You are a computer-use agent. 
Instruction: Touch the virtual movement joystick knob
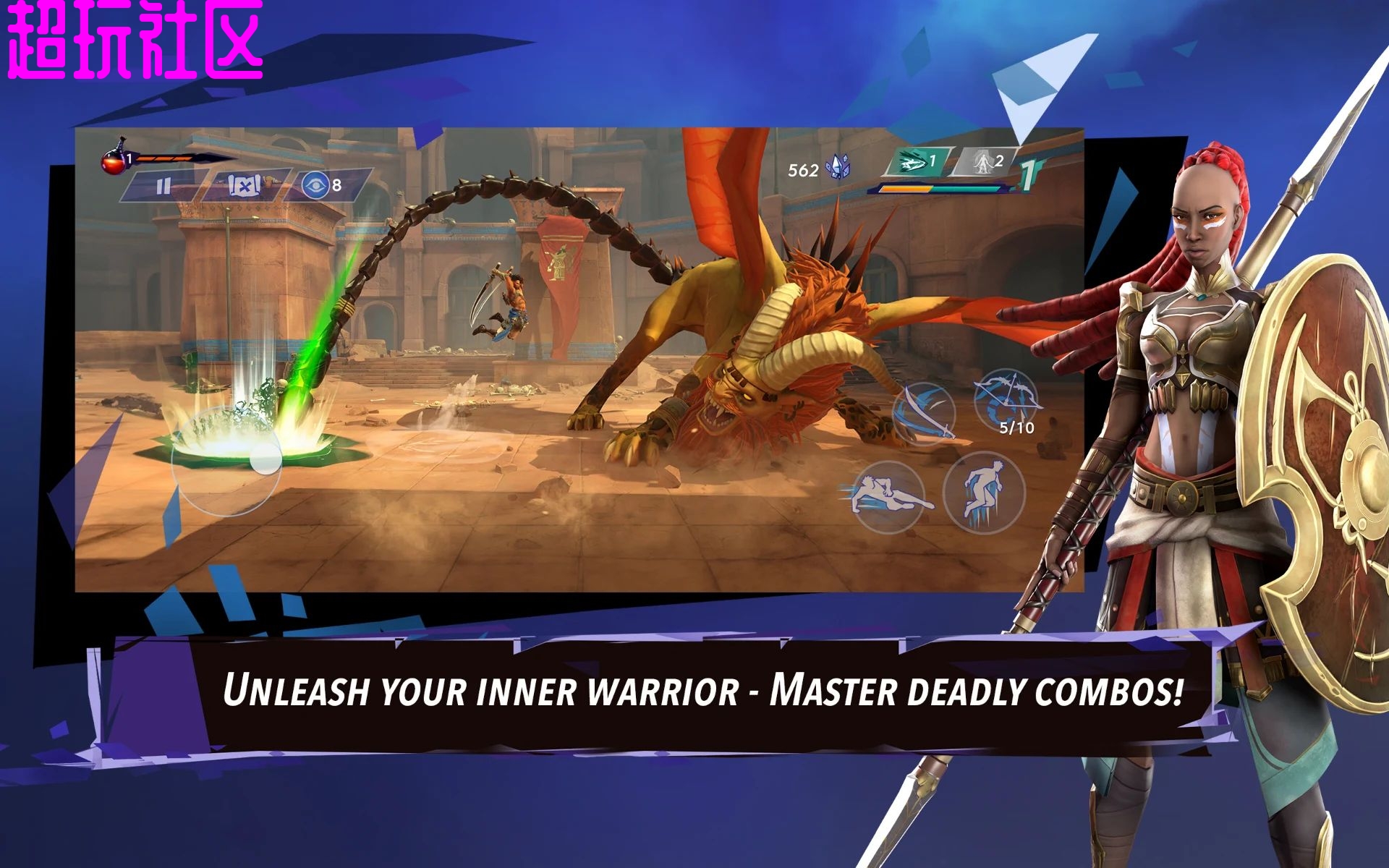[265, 459]
